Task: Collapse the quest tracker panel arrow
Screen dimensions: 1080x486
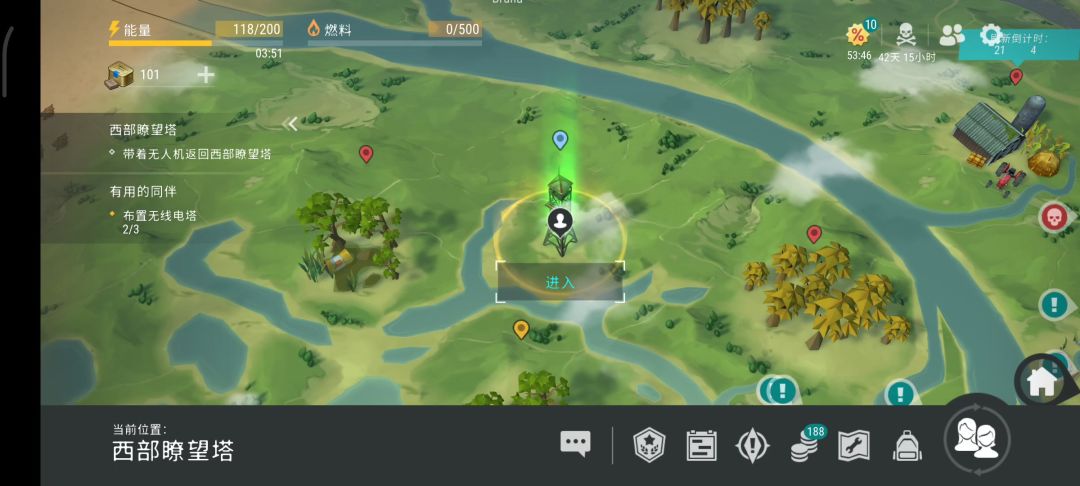Action: tap(291, 124)
